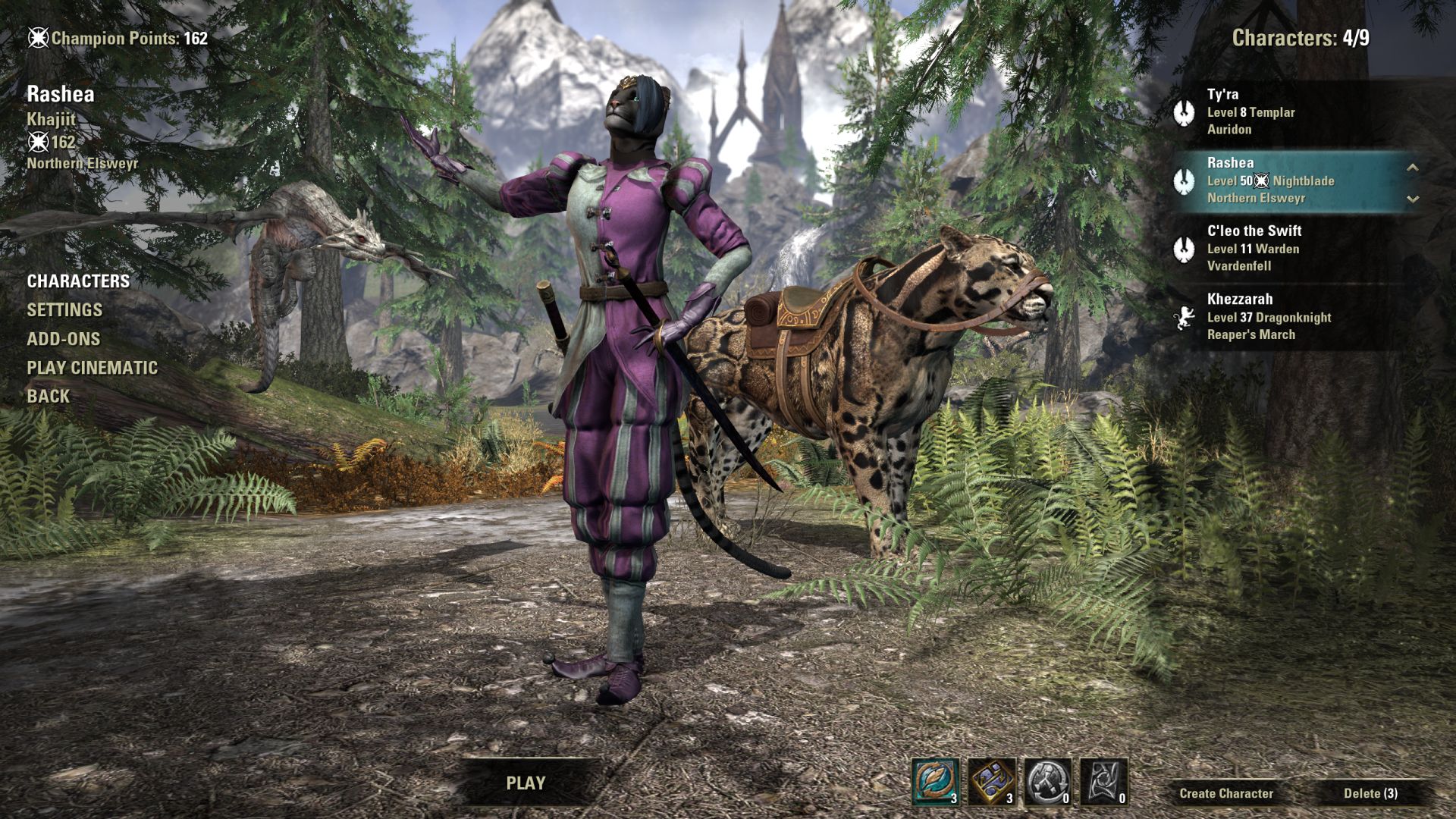Move Rashea up in the character list
The width and height of the screenshot is (1456, 819).
pyautogui.click(x=1412, y=168)
